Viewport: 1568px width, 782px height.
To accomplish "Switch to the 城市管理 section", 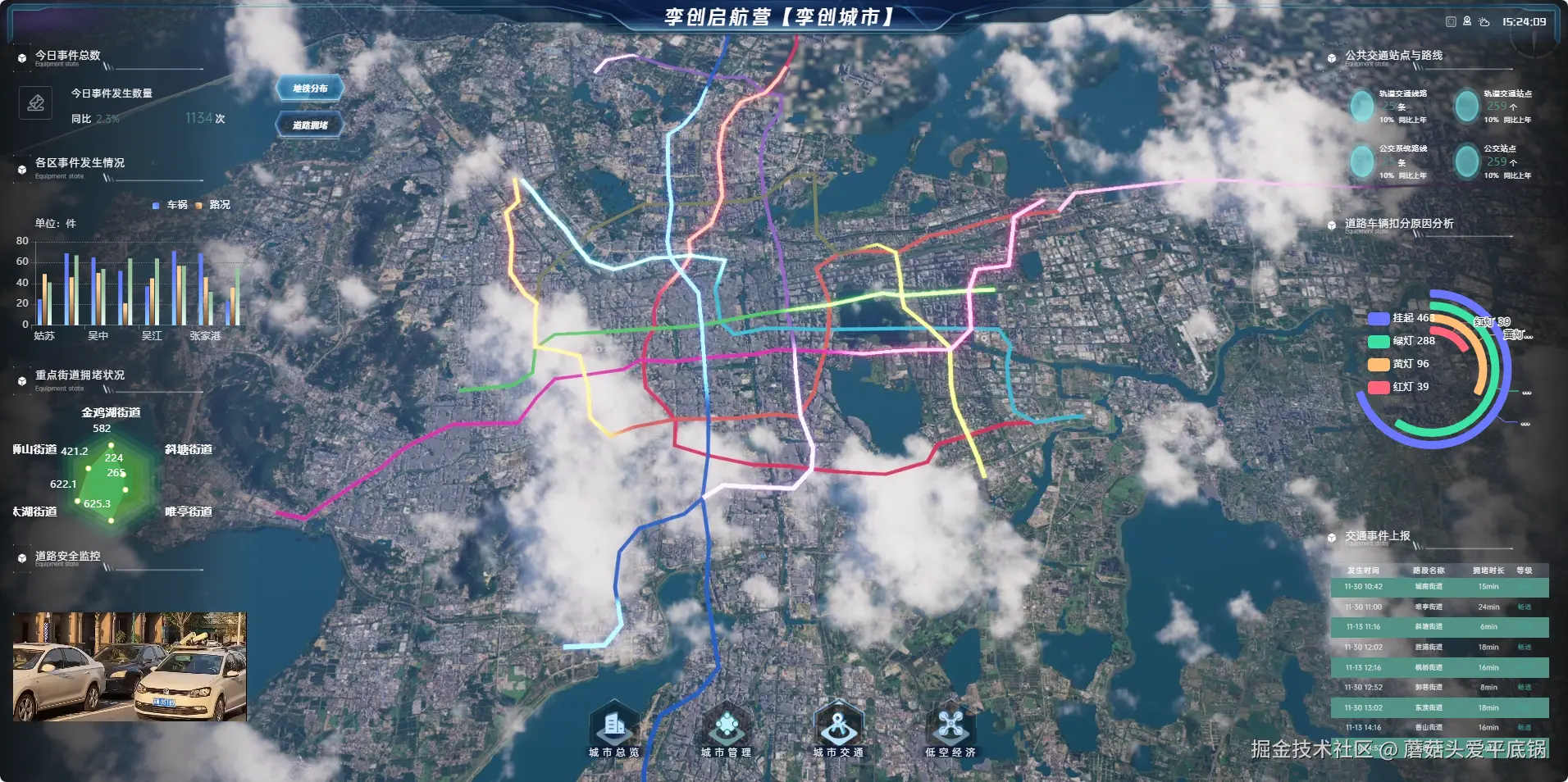I will [x=726, y=729].
